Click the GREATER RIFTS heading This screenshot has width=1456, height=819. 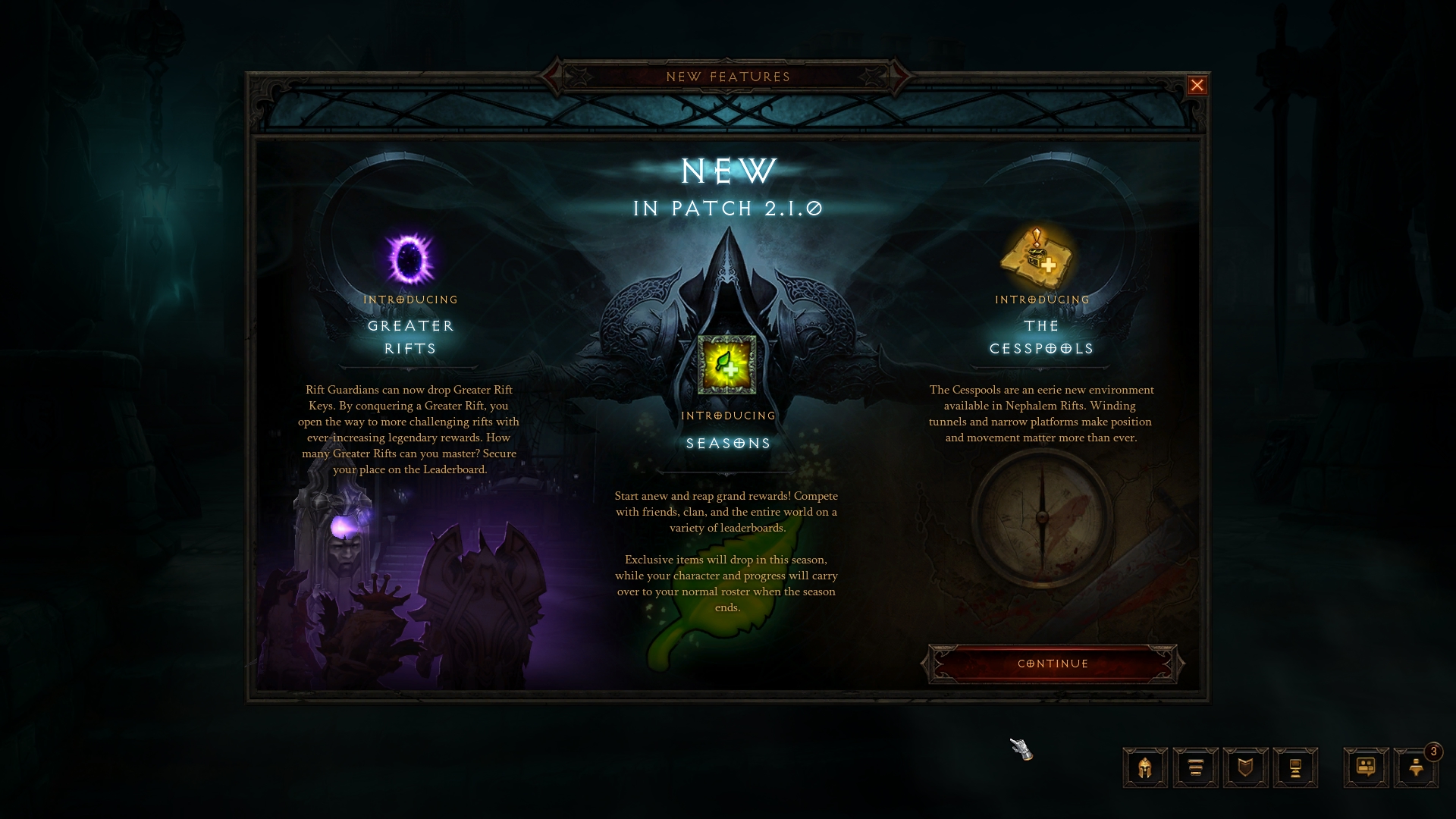(x=410, y=337)
